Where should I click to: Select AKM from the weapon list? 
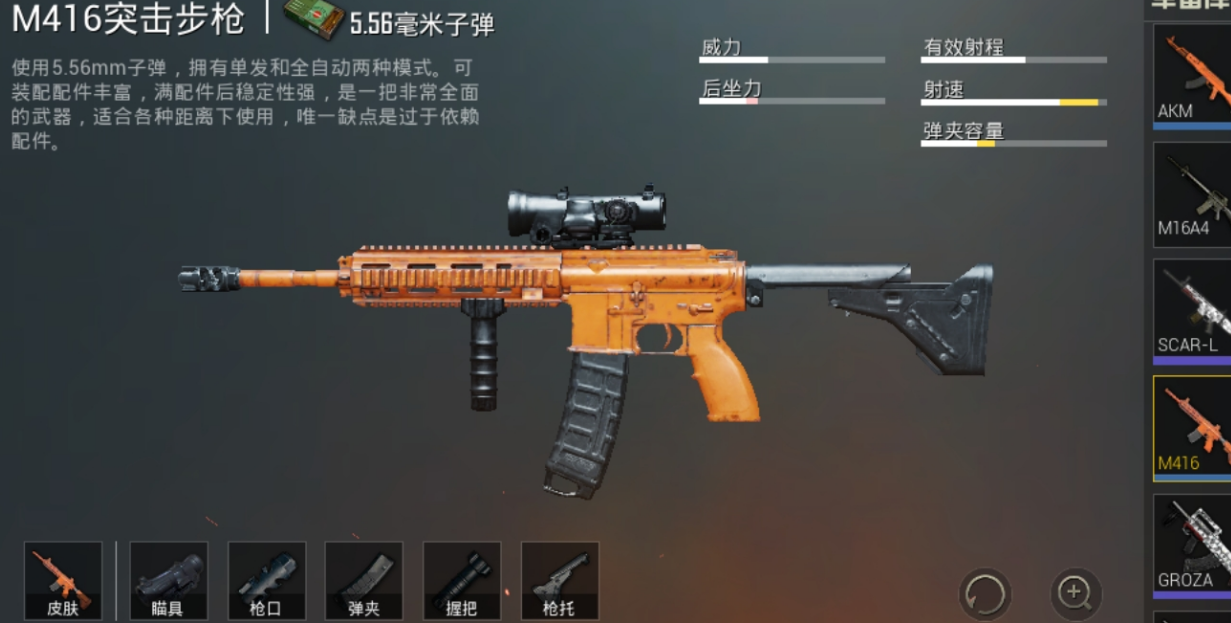pos(1192,76)
